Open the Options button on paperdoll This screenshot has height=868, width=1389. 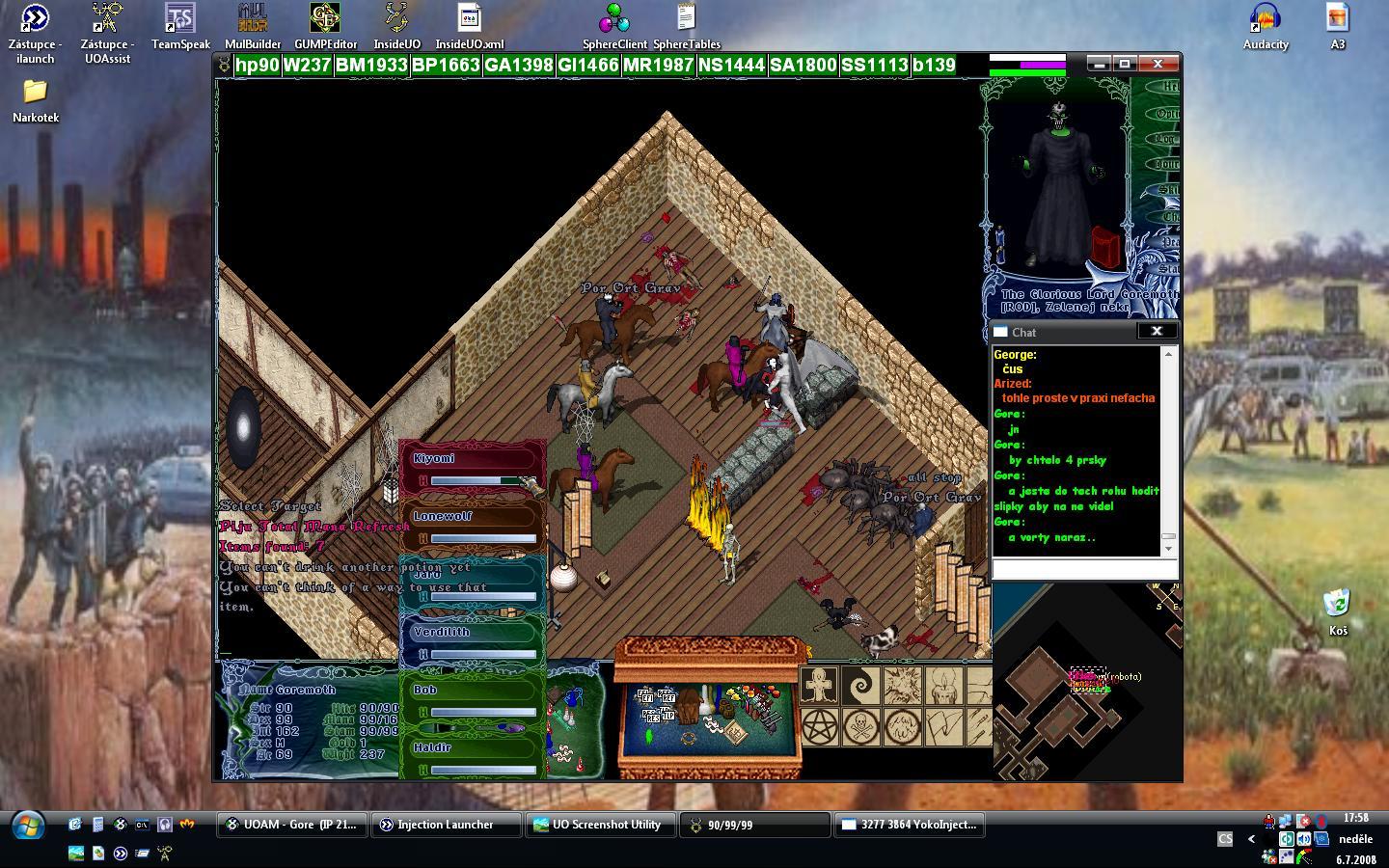pos(1169,113)
